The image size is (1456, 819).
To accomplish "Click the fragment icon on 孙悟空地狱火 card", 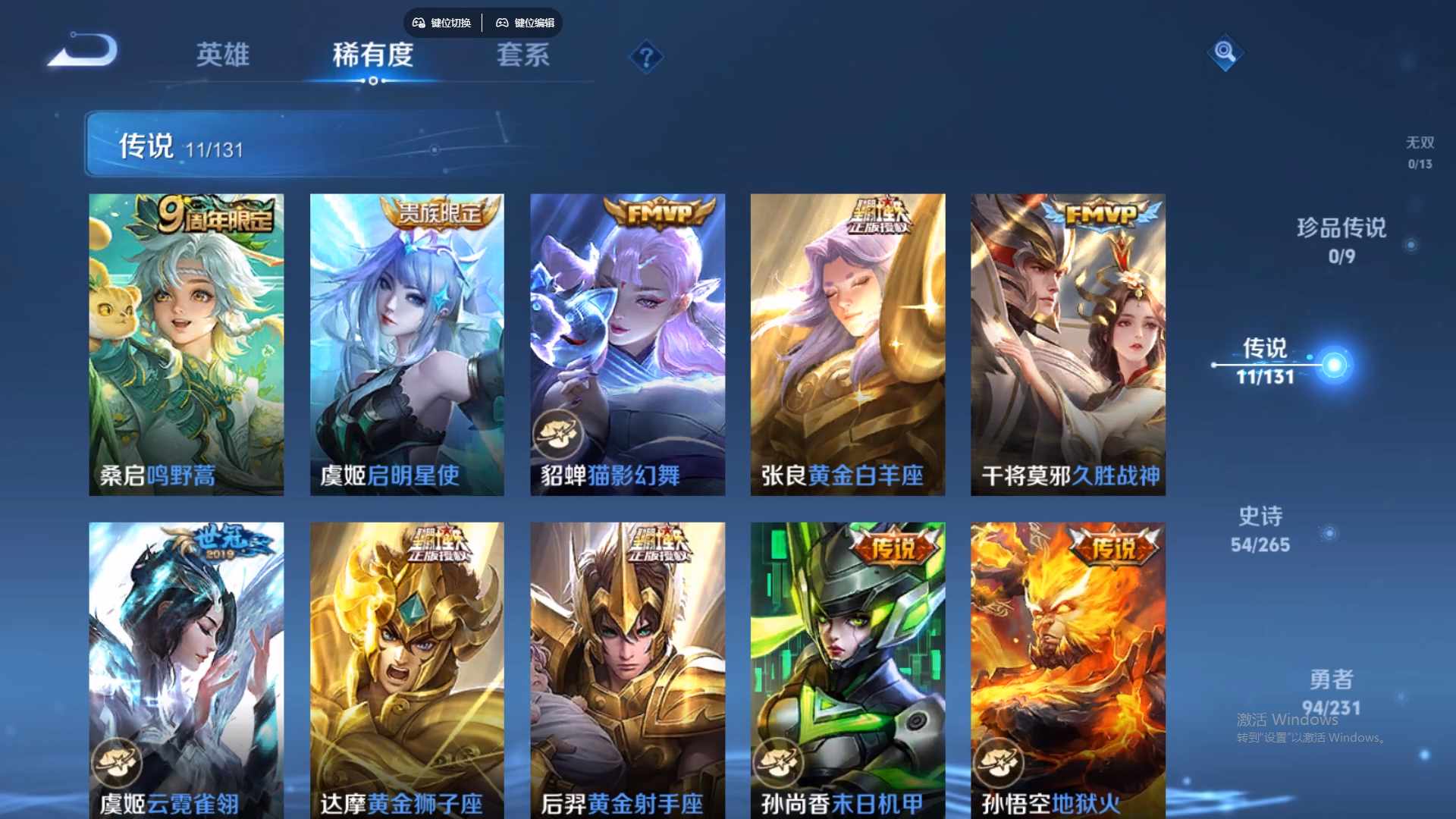I will [x=1000, y=761].
